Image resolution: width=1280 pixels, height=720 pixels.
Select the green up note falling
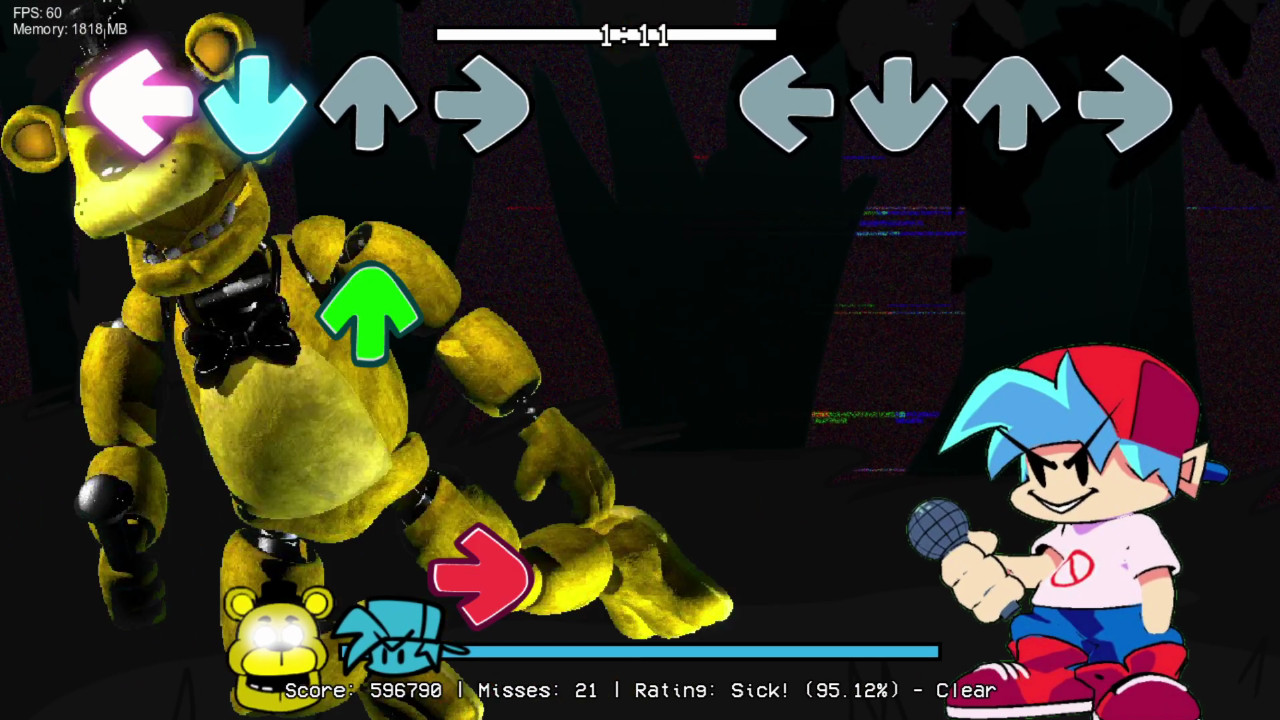pos(371,315)
